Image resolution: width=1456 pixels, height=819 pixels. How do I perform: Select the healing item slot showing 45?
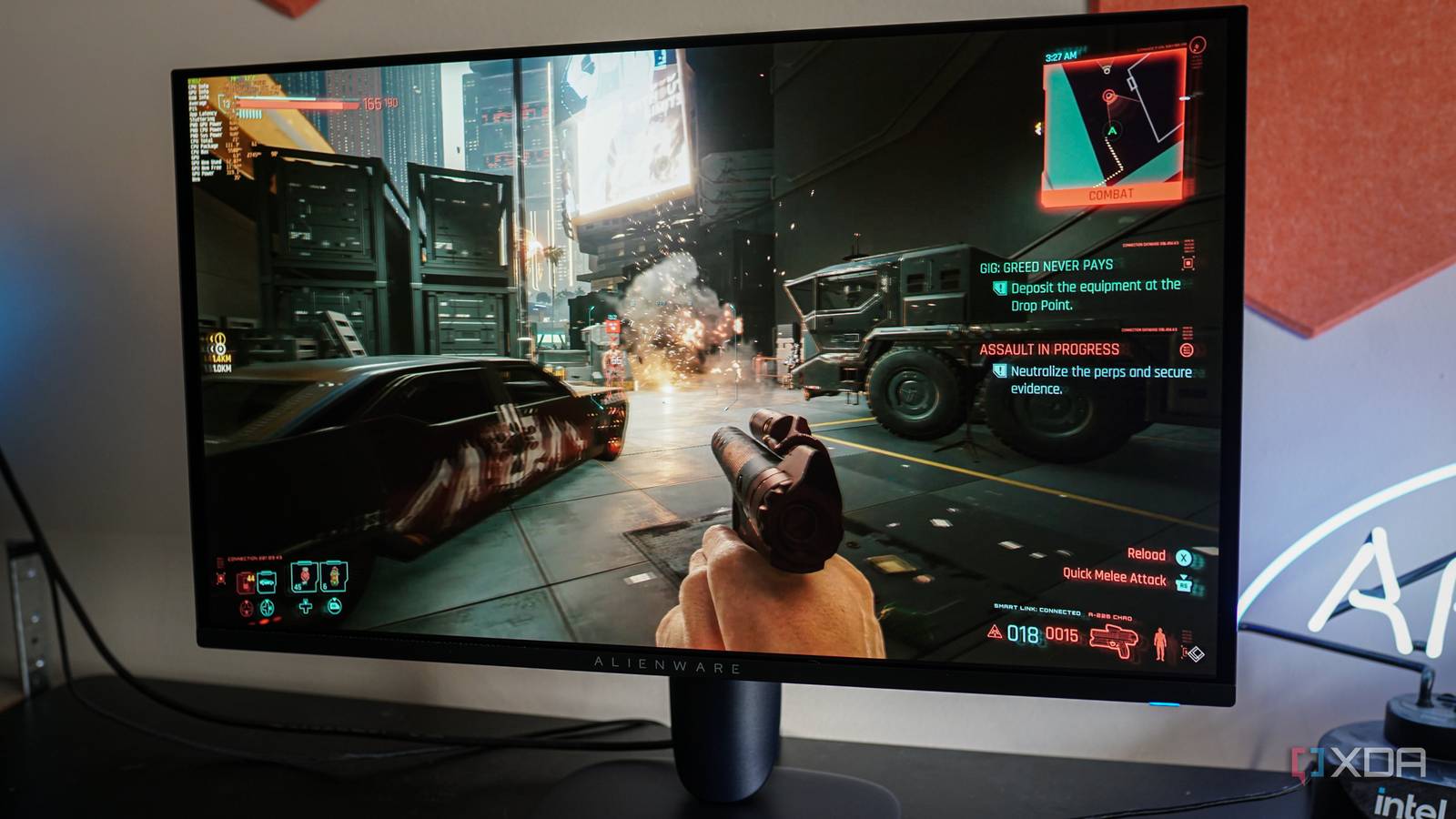[304, 577]
